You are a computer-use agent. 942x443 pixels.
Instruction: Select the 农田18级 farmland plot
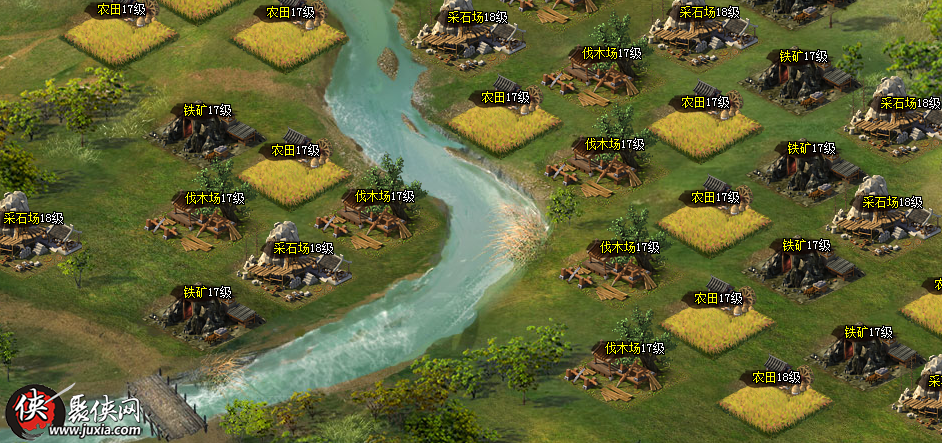[x=774, y=405]
